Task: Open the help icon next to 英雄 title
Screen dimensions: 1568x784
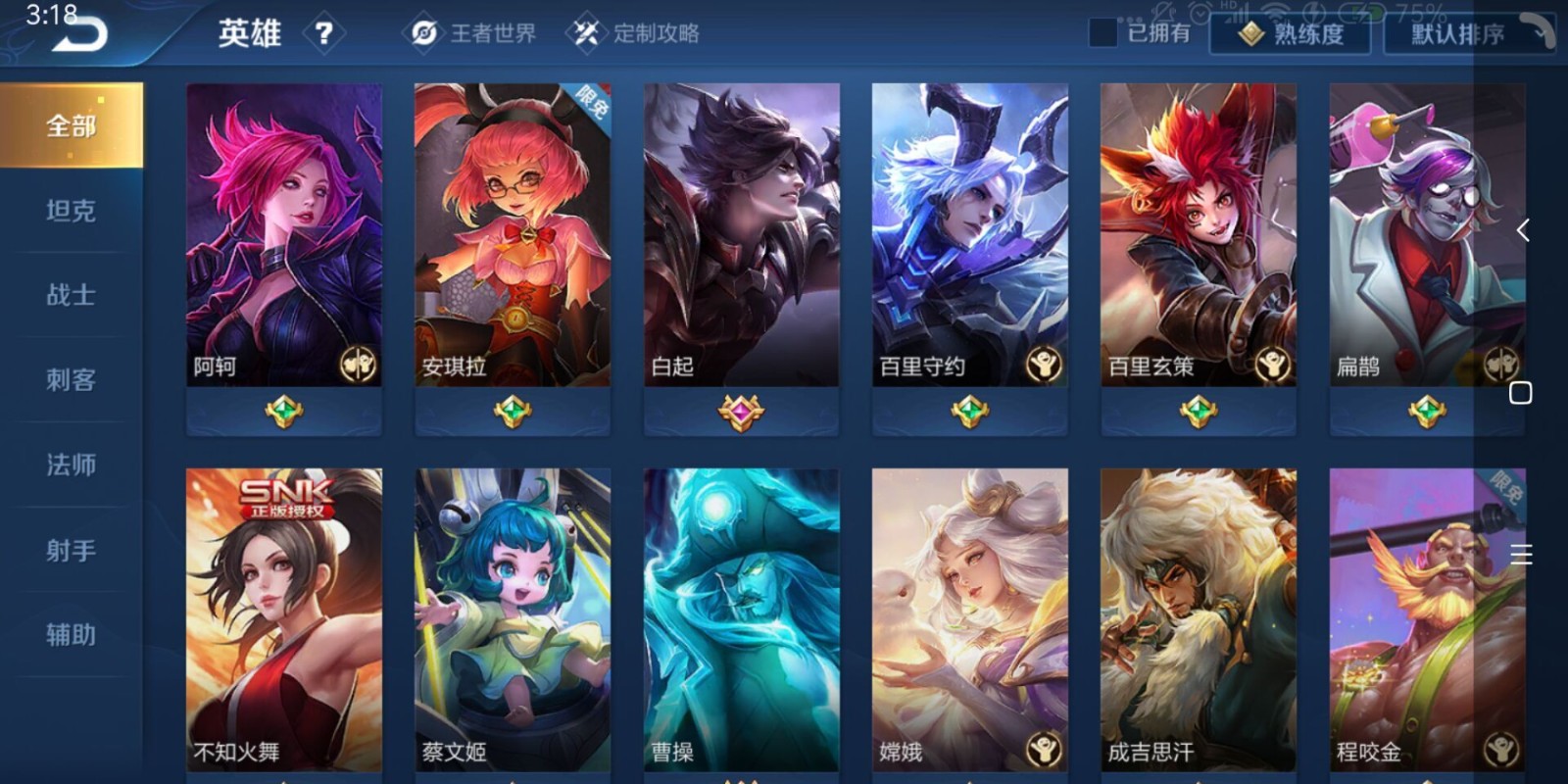Action: (x=323, y=32)
